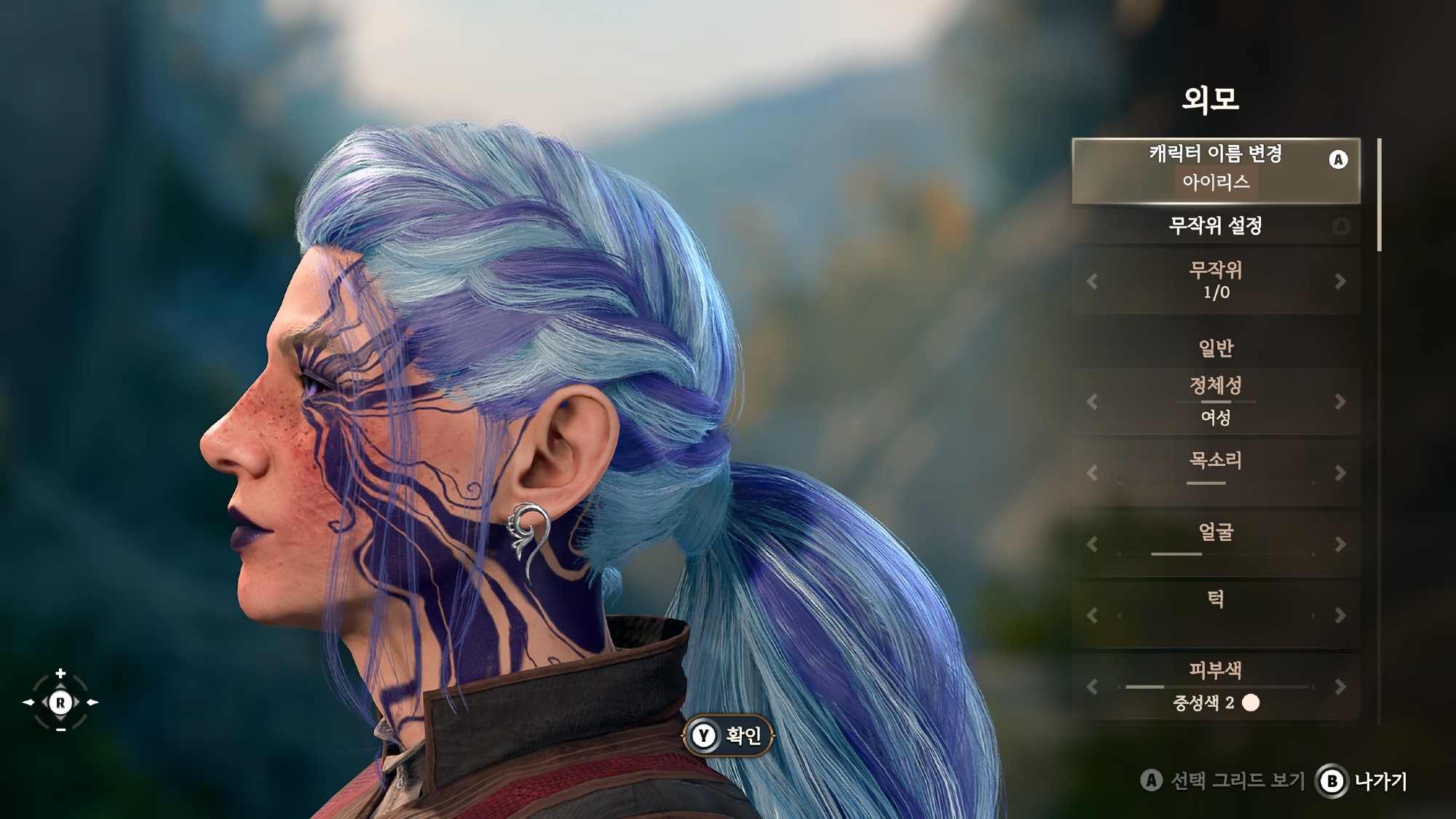
Task: Switch to previous 얼굴 preset
Action: point(1091,545)
